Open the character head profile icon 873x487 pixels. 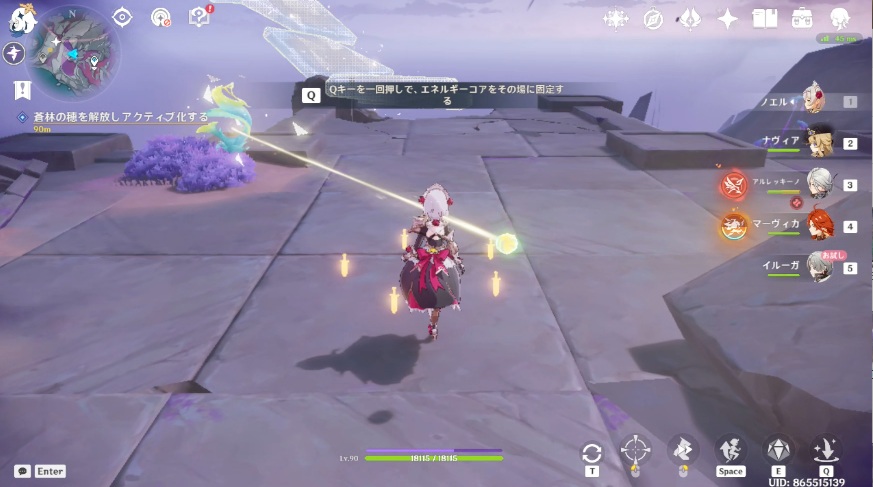(840, 18)
